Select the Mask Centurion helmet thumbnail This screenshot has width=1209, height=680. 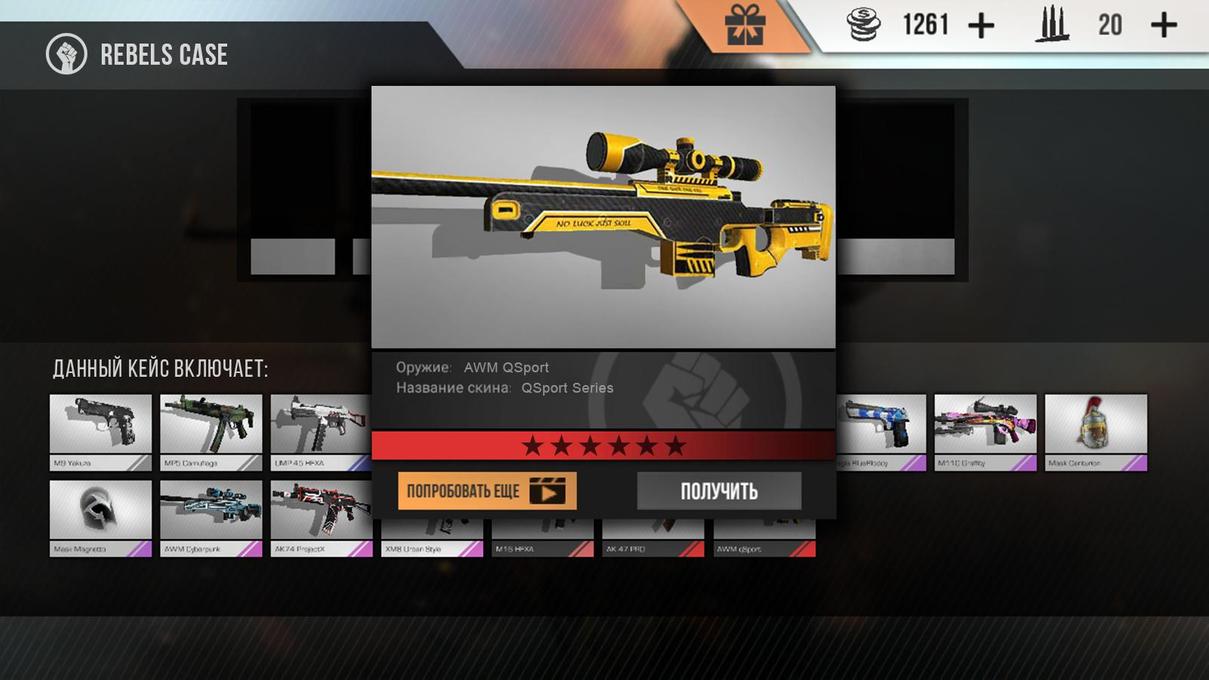(1095, 426)
